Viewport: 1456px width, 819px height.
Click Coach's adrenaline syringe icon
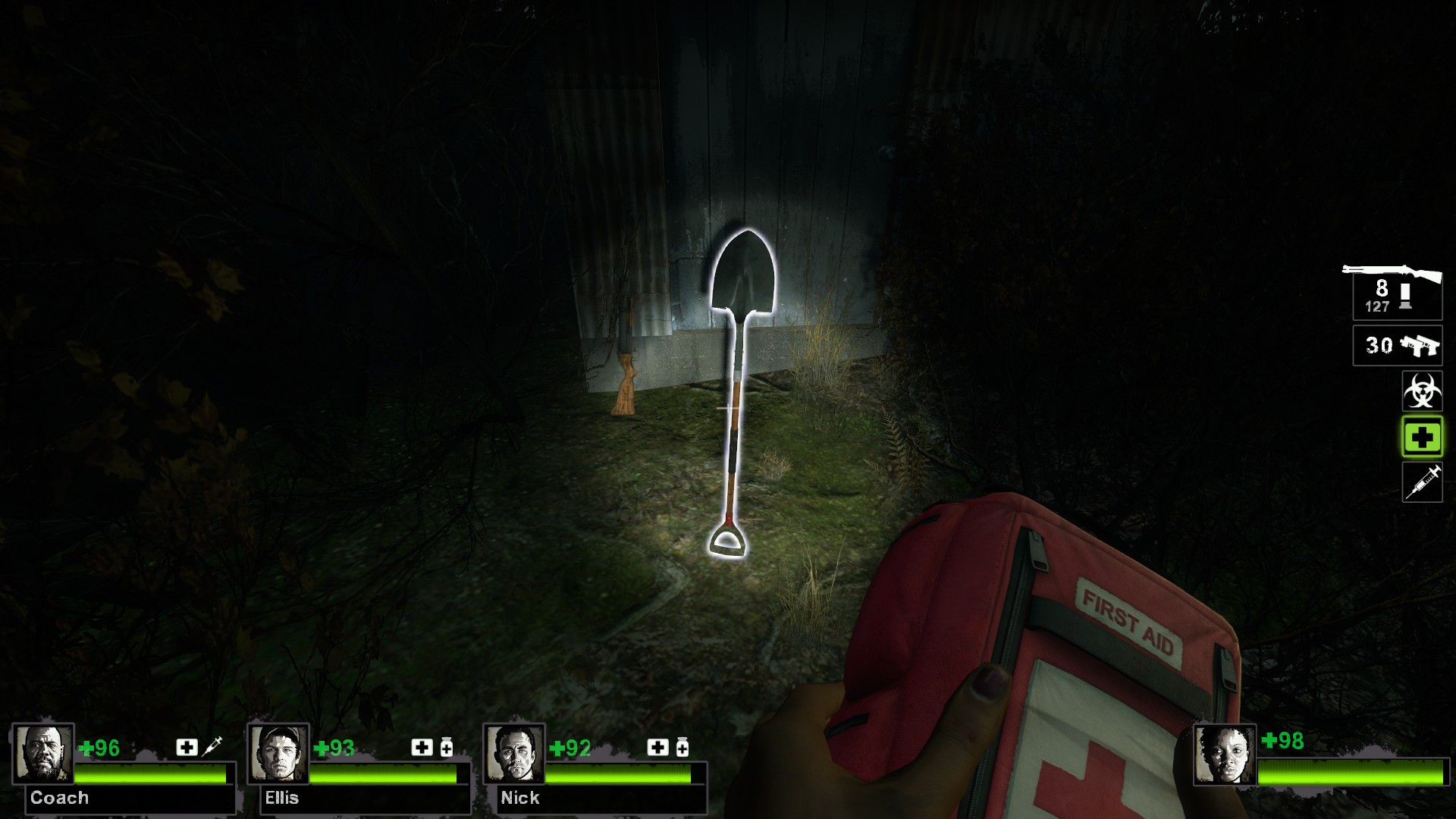[214, 747]
